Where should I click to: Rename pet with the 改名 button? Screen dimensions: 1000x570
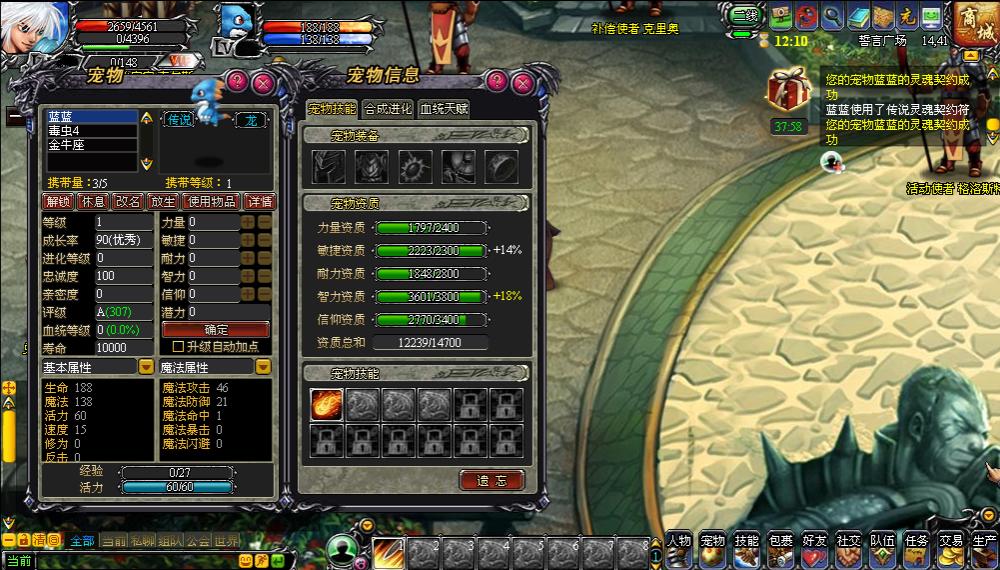click(128, 201)
